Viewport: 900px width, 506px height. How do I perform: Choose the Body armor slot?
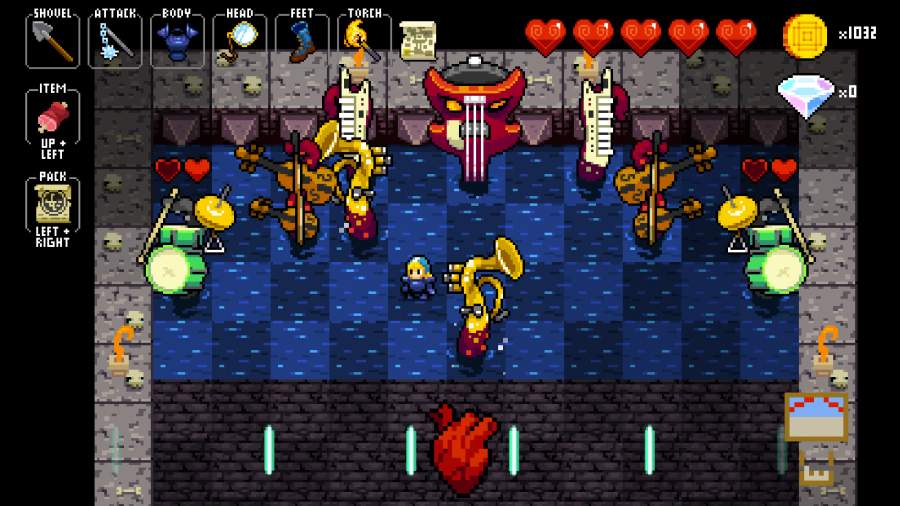177,40
